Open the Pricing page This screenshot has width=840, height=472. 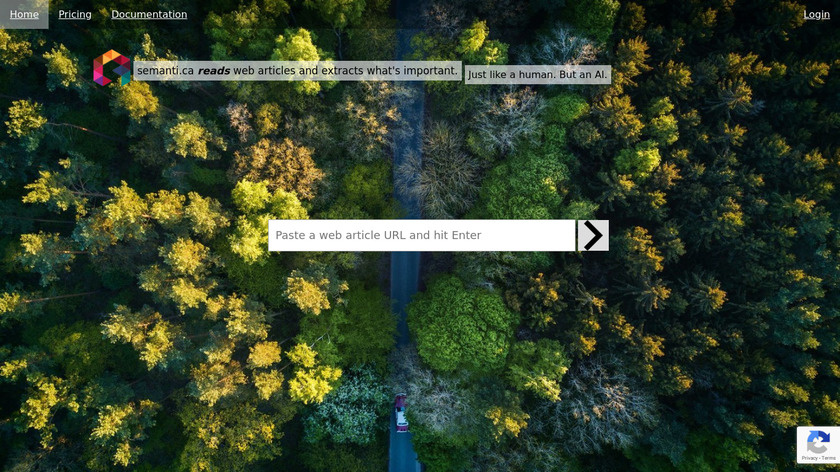click(x=75, y=14)
